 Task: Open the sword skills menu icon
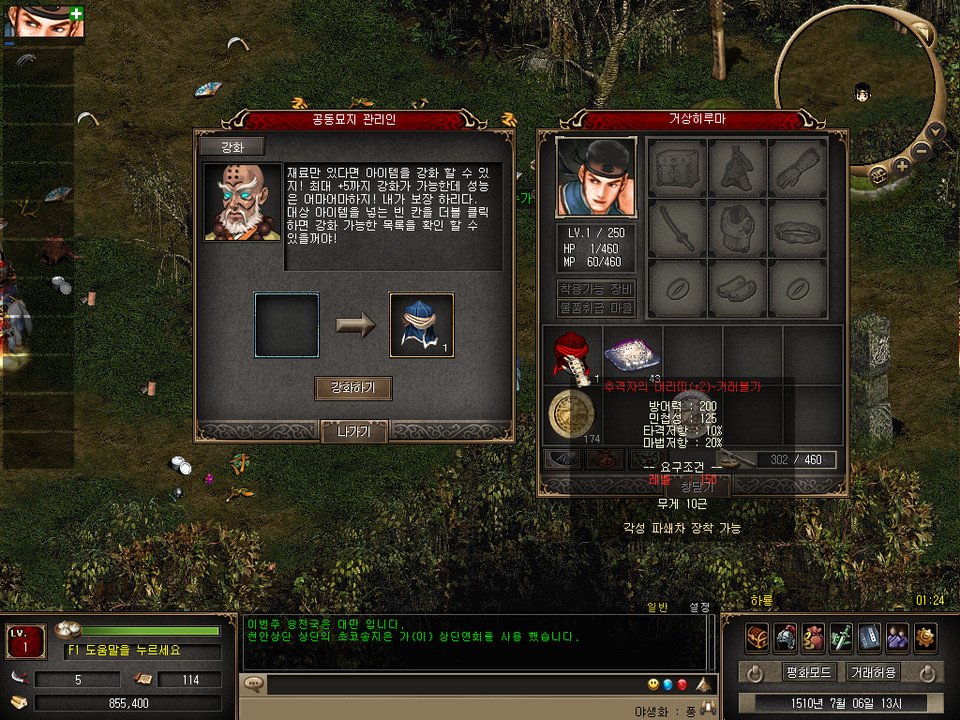coord(841,637)
